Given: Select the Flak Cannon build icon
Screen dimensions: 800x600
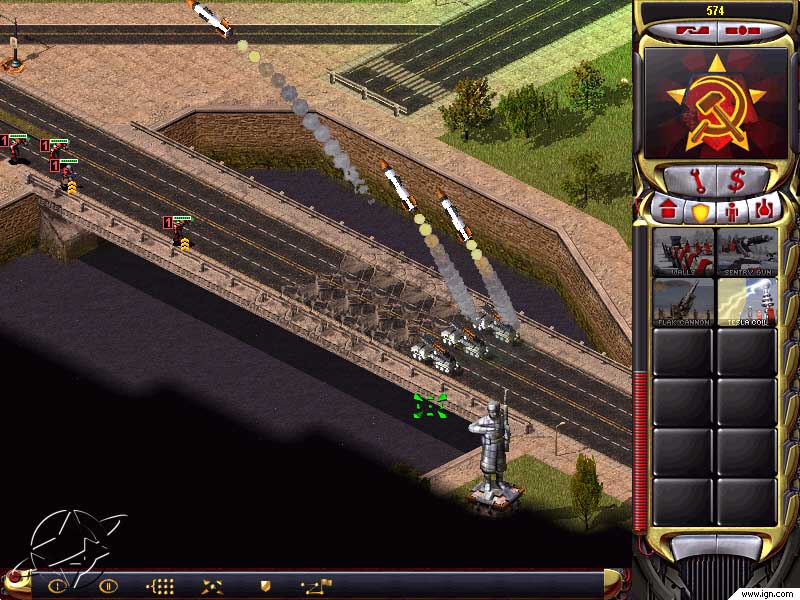Looking at the screenshot, I should click(x=683, y=301).
